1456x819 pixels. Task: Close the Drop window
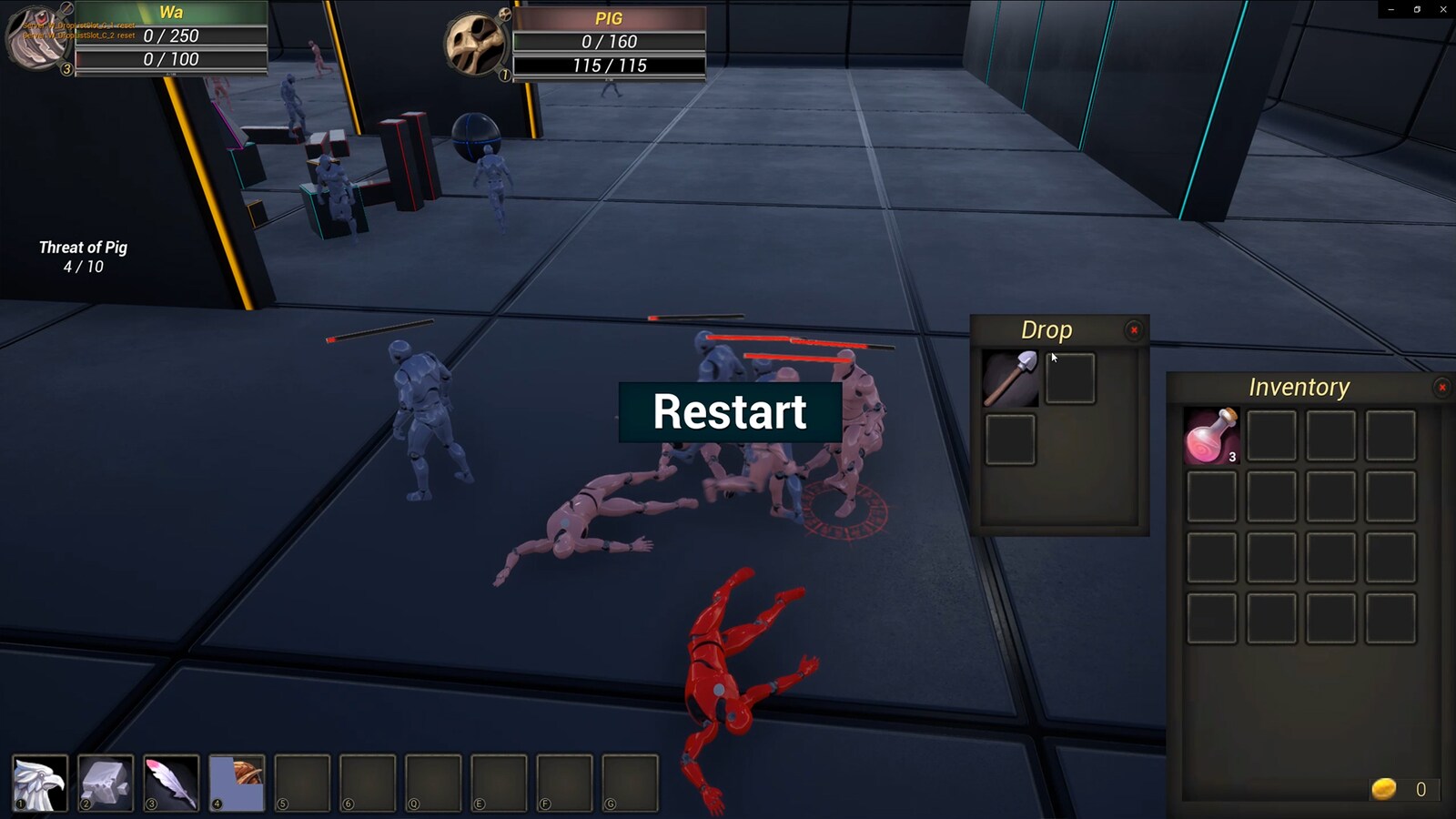[1134, 330]
